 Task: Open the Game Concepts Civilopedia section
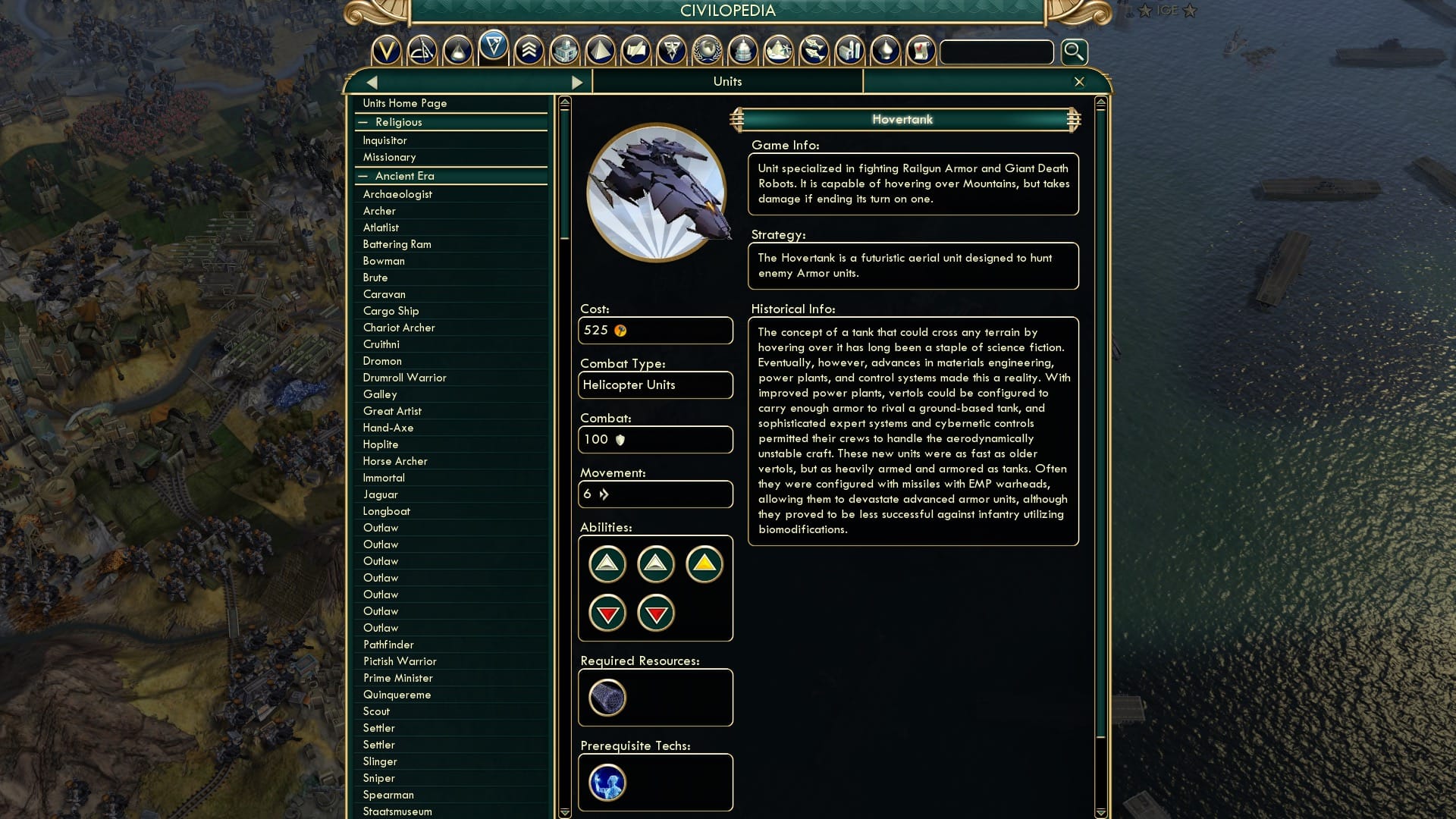point(919,52)
